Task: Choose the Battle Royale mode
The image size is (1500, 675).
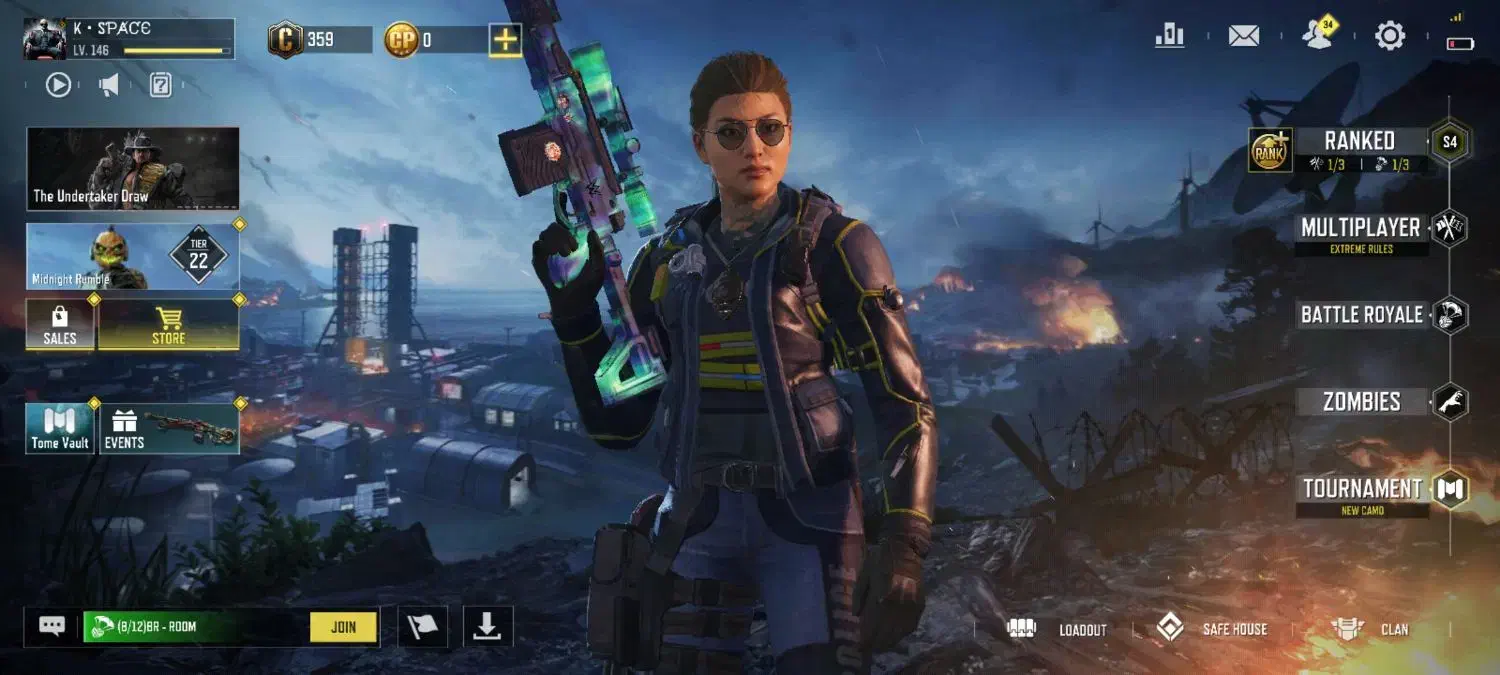Action: click(x=1361, y=315)
